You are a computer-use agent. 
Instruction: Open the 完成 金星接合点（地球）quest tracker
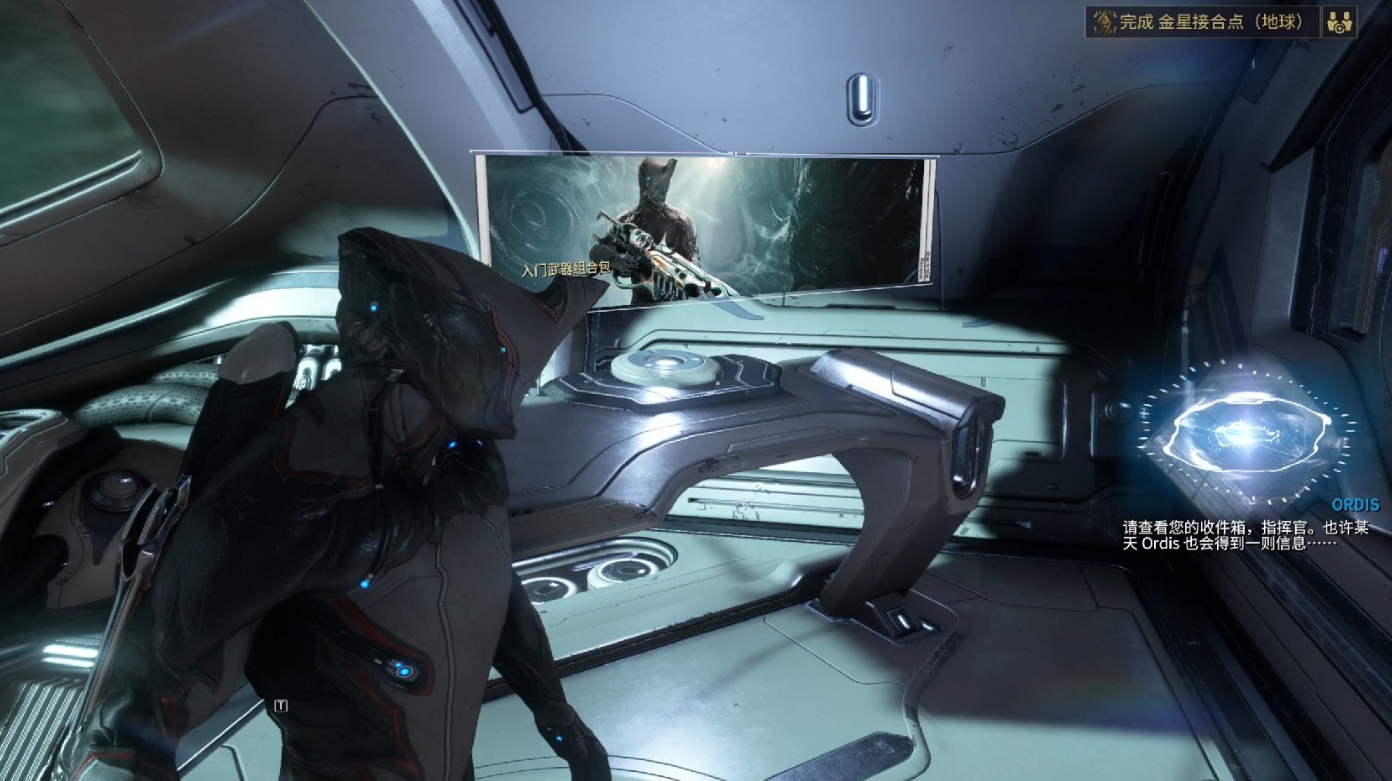click(x=1202, y=22)
